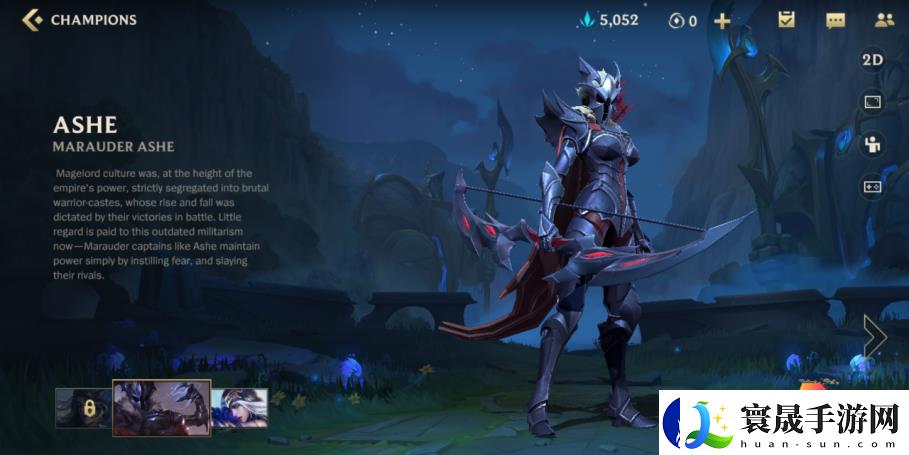Go to the next champion arrow
This screenshot has width=909, height=455.
(x=875, y=337)
